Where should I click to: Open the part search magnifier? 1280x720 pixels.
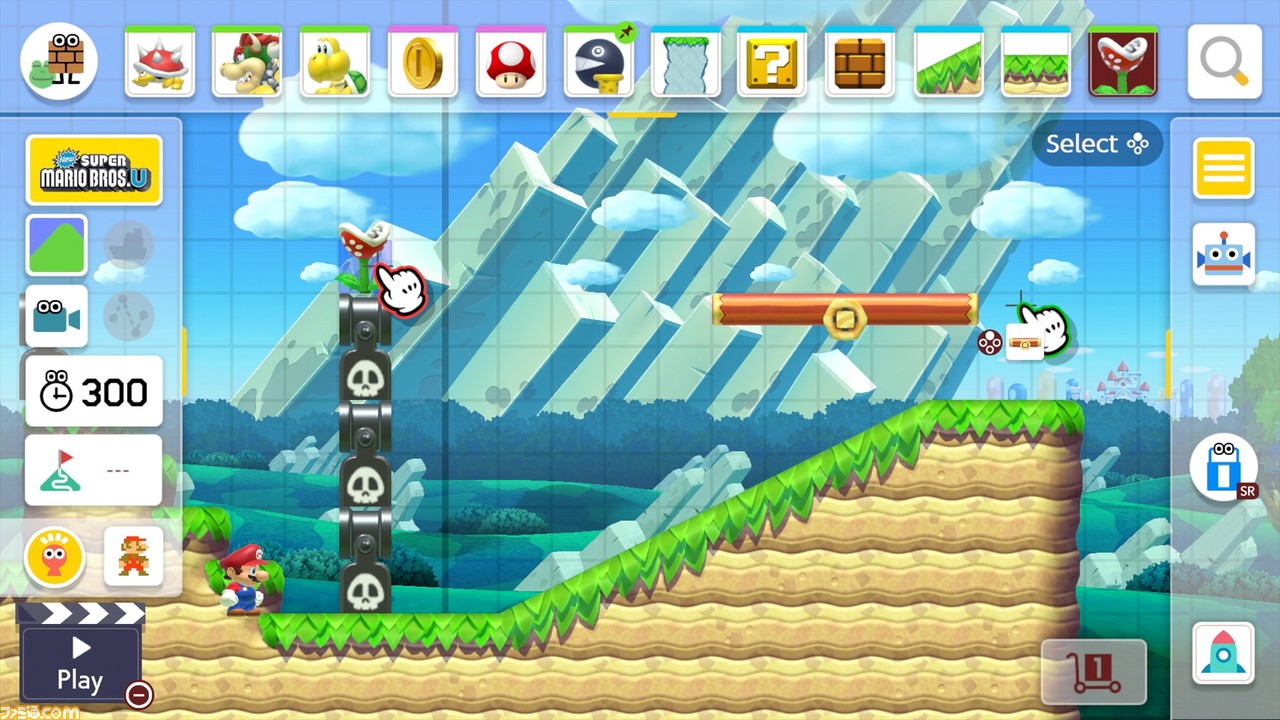(x=1222, y=60)
